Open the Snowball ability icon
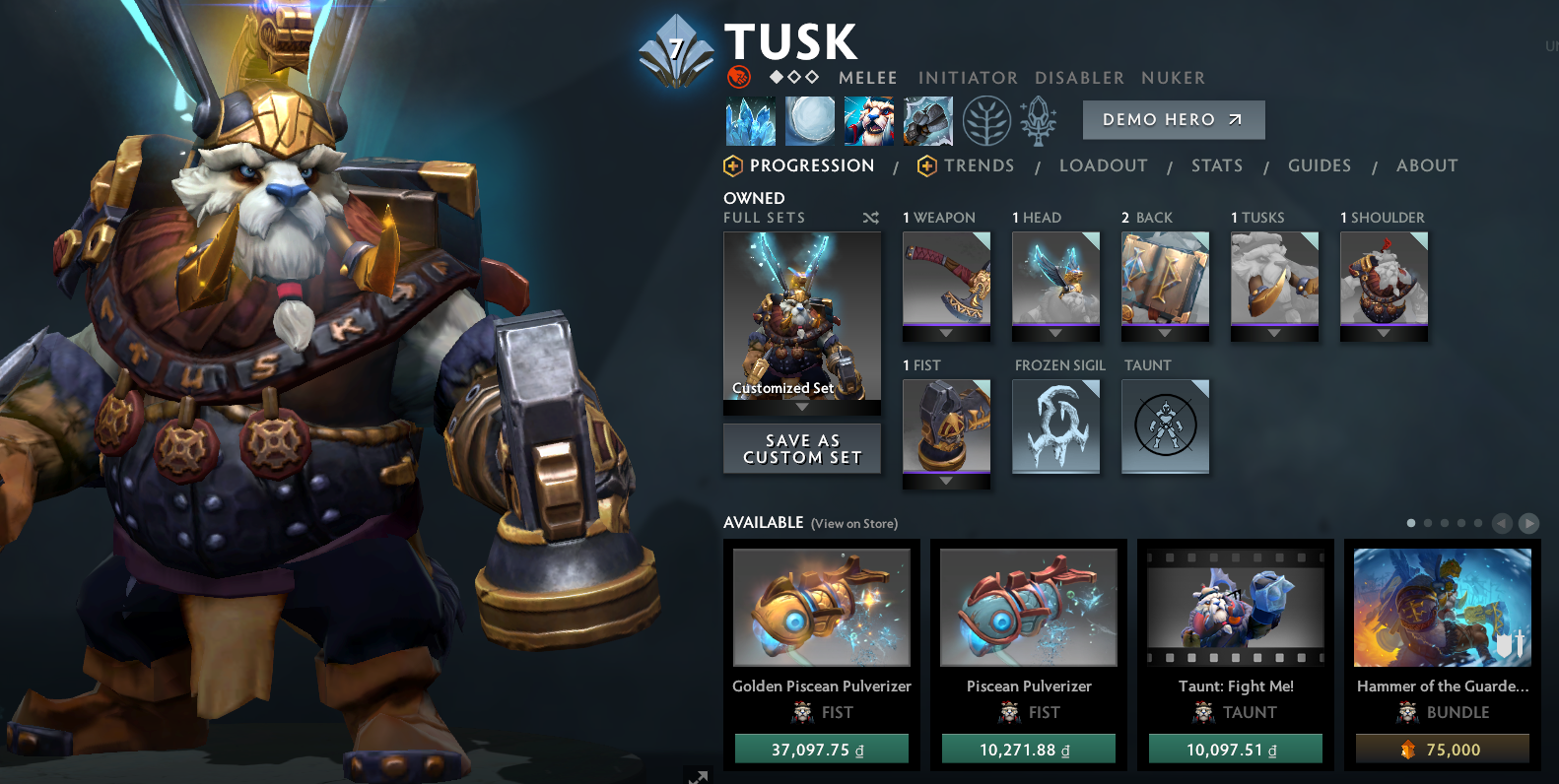This screenshot has width=1559, height=784. [x=810, y=120]
